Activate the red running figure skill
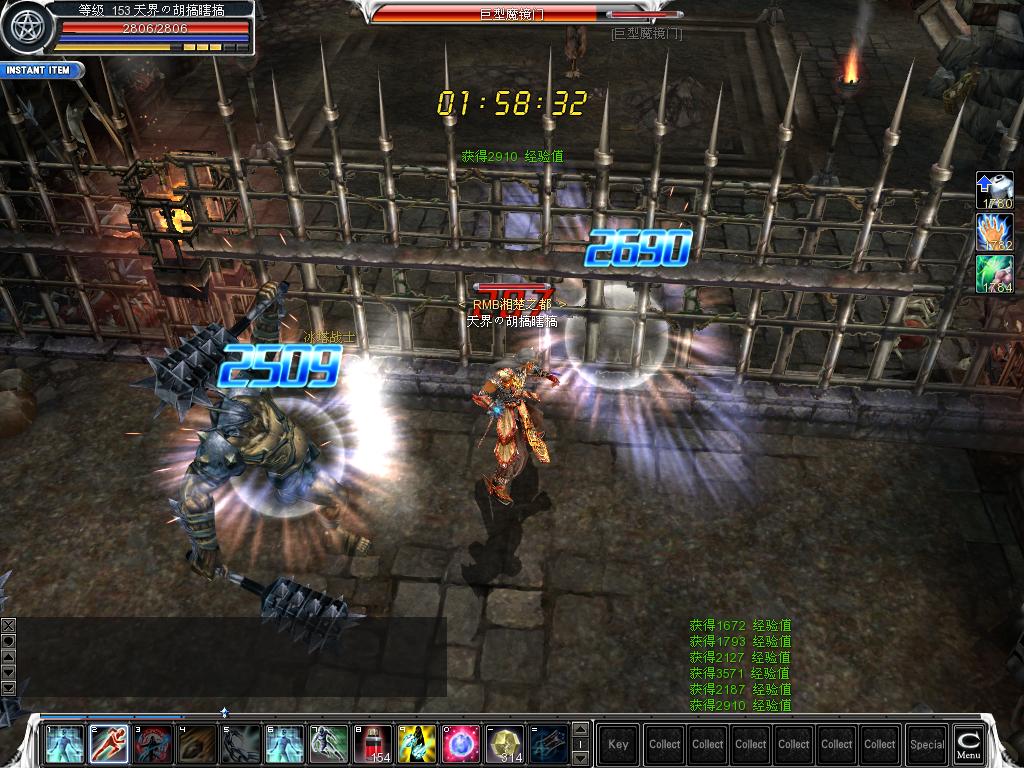This screenshot has height=768, width=1024. 109,744
